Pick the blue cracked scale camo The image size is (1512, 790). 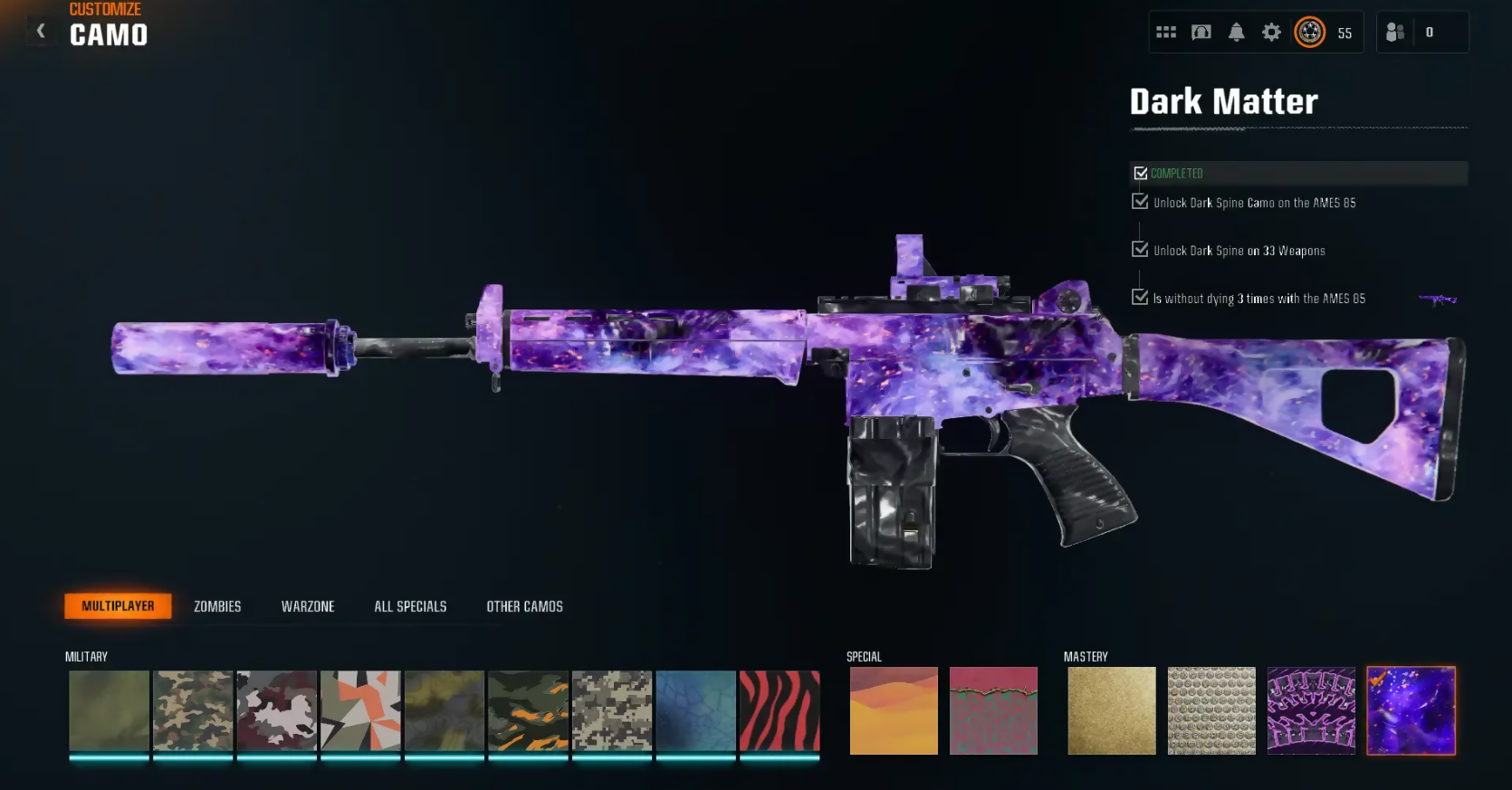point(695,710)
